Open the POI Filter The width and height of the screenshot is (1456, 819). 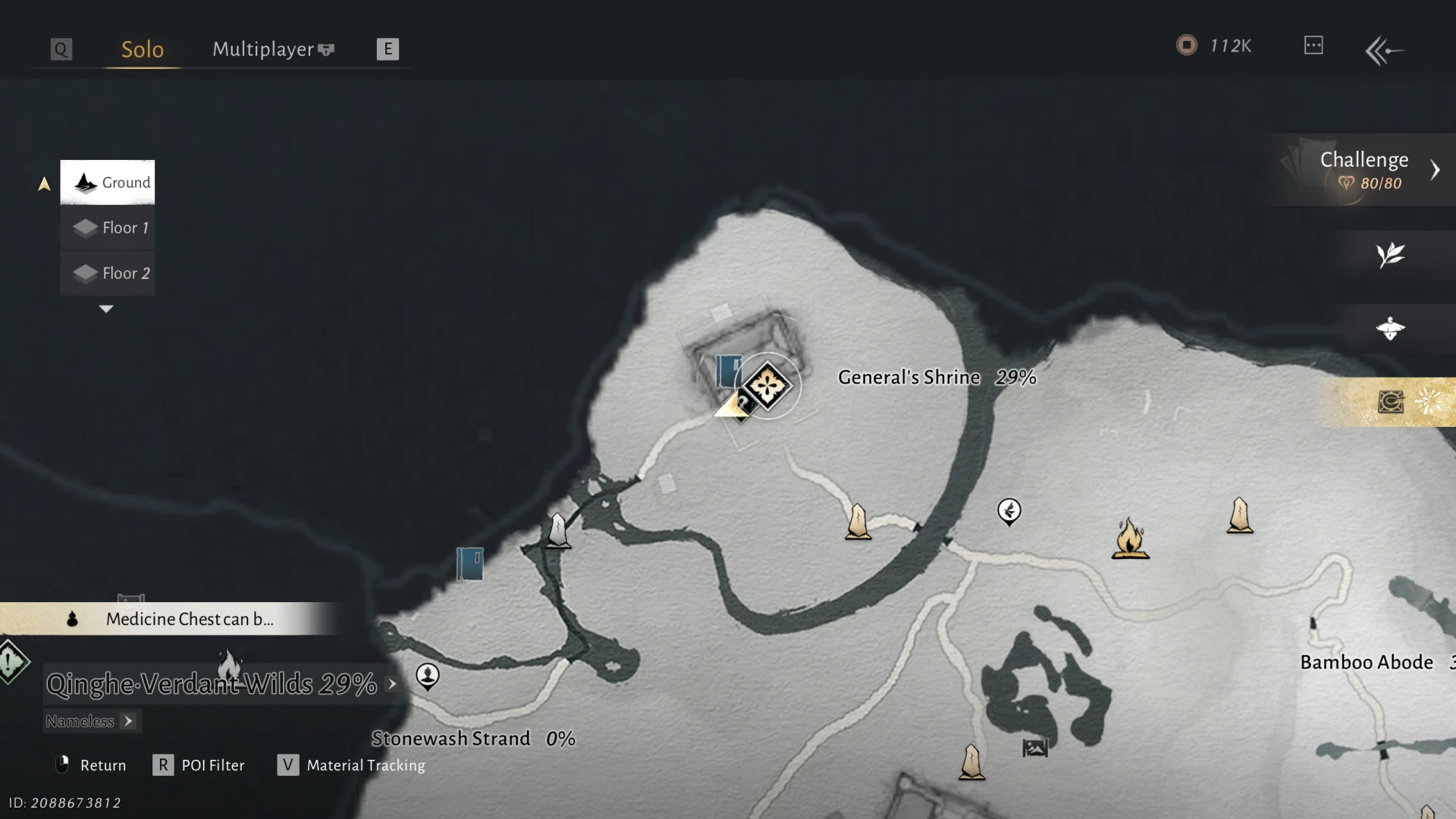tap(199, 765)
